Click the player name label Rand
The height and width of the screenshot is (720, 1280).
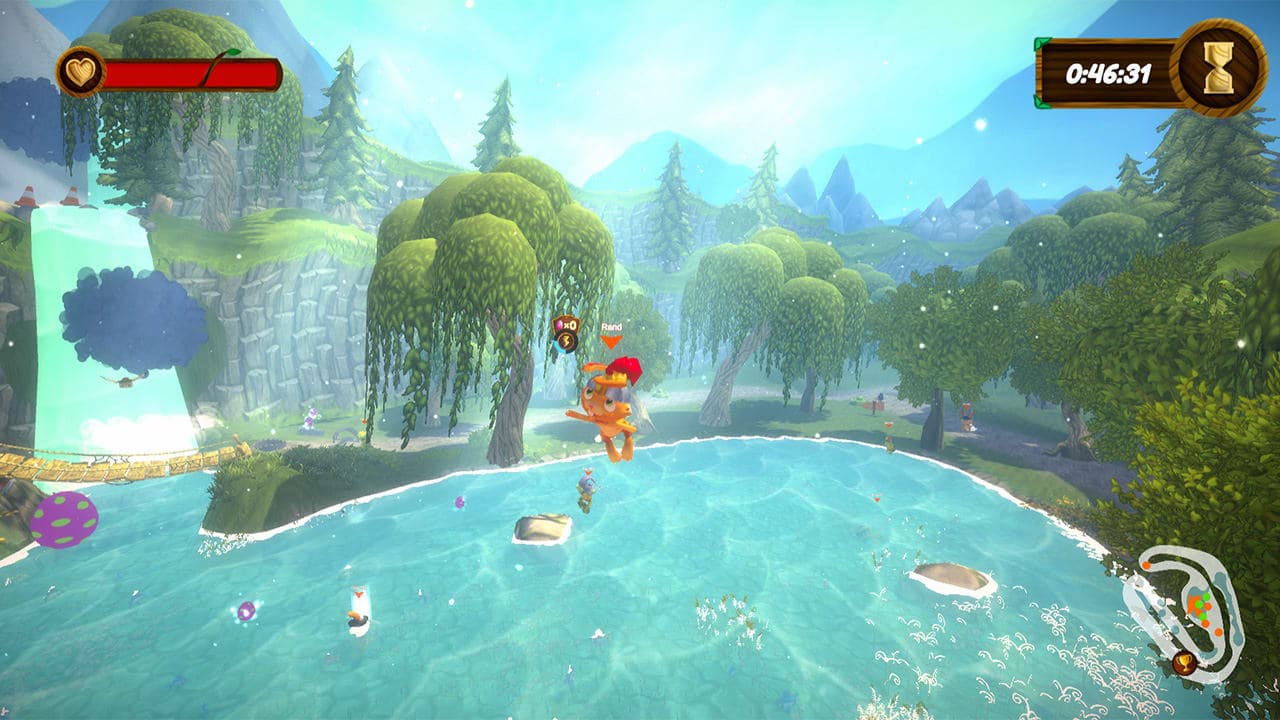pyautogui.click(x=612, y=327)
